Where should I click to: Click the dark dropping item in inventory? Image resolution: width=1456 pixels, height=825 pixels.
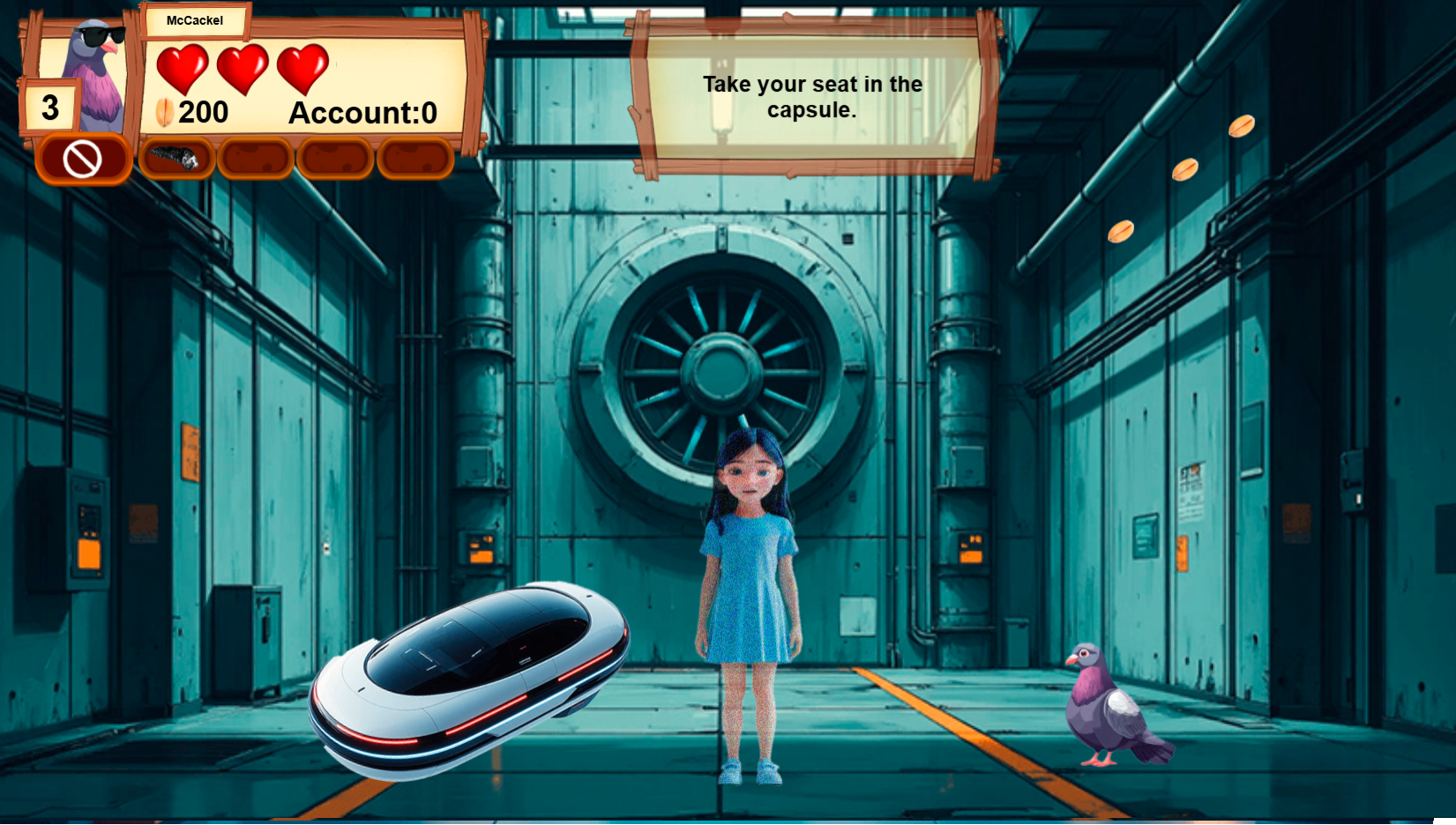177,160
